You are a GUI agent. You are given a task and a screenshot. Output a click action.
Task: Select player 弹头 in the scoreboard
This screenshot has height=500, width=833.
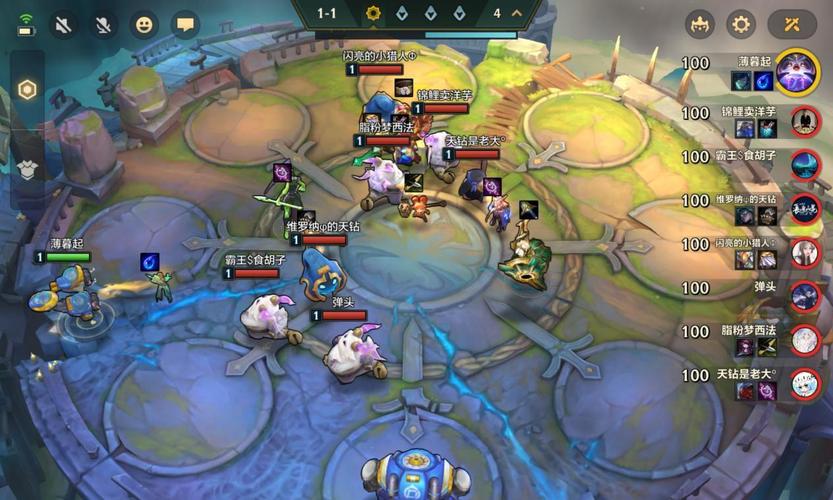[804, 296]
